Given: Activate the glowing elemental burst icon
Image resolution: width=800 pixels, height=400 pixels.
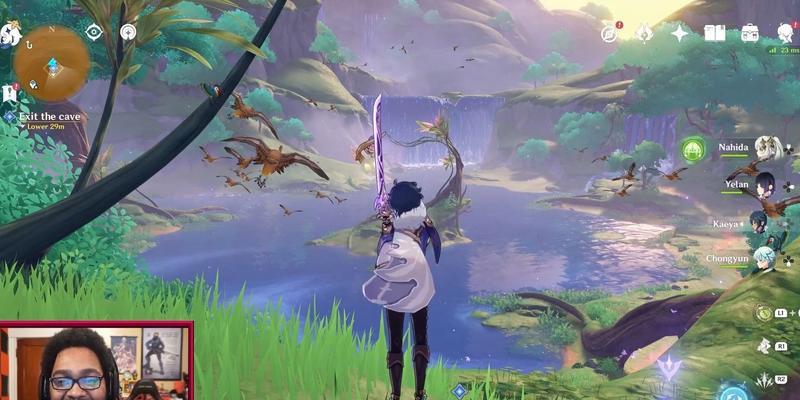Looking at the screenshot, I should tap(735, 391).
